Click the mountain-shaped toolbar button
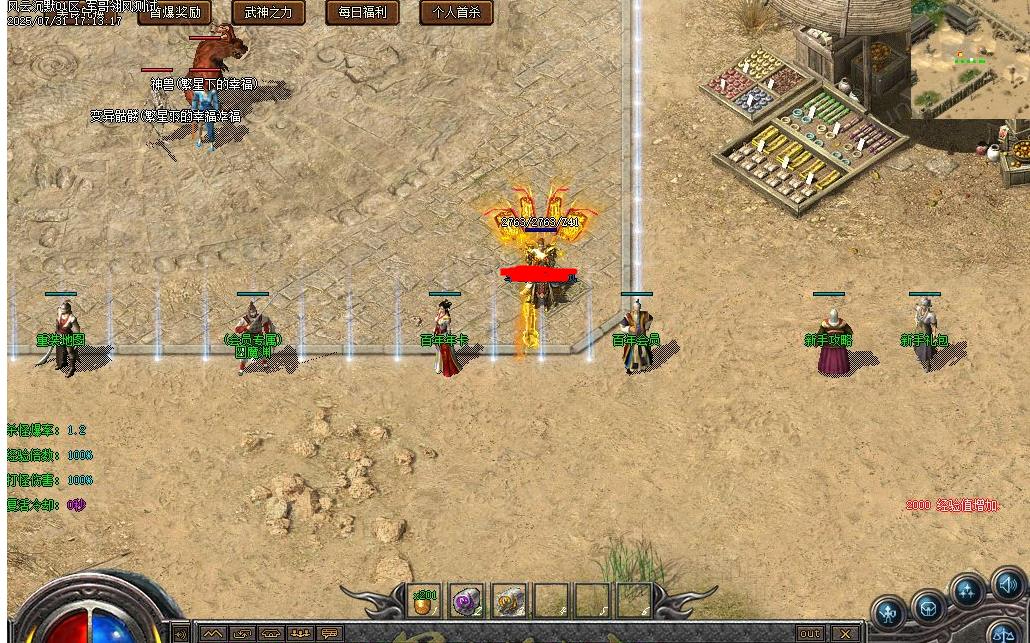Image resolution: width=1030 pixels, height=643 pixels. click(x=212, y=634)
